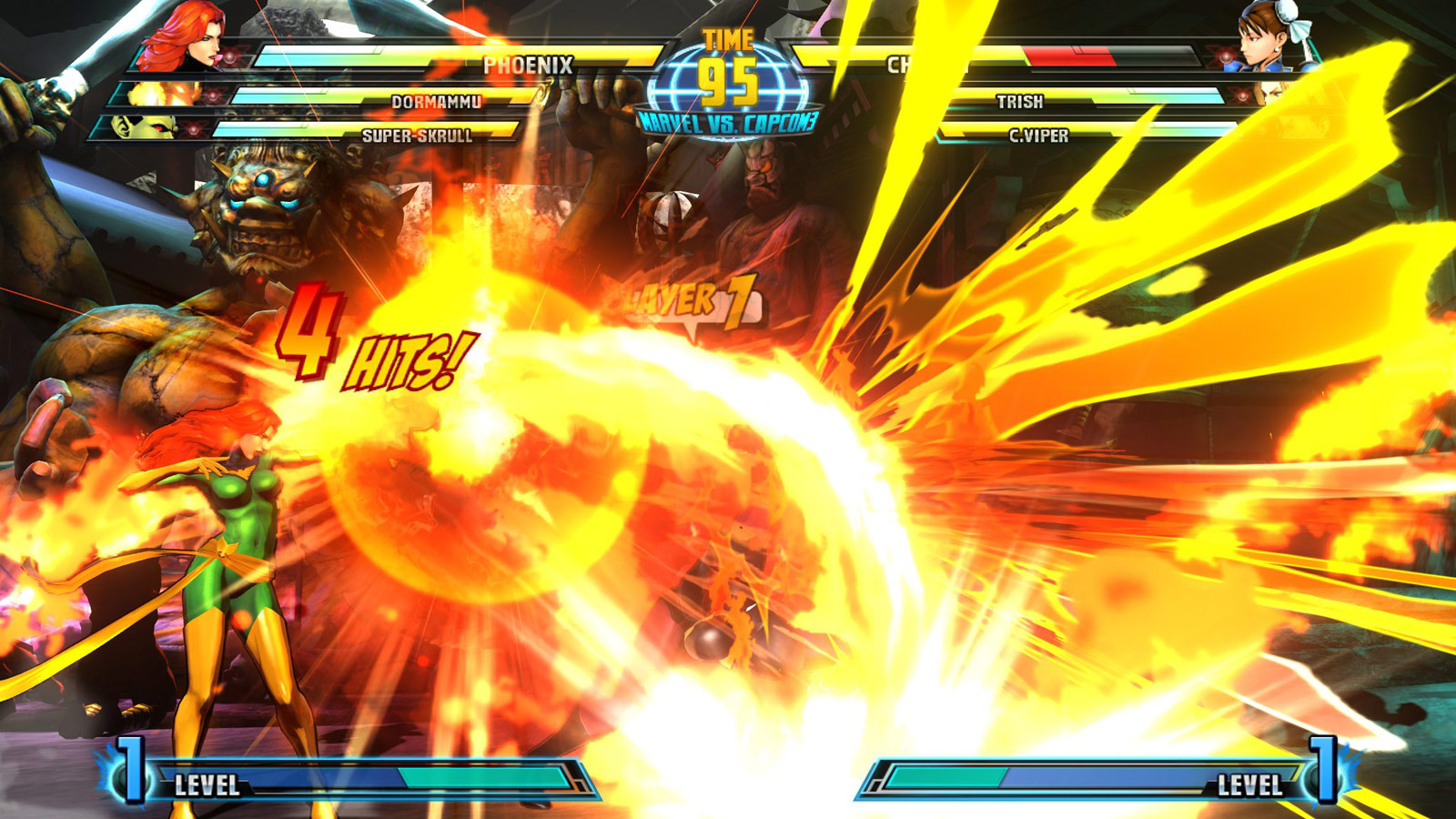This screenshot has width=1456, height=819.
Task: Toggle the red damage segment on Chun-Li's bar
Action: [1069, 55]
